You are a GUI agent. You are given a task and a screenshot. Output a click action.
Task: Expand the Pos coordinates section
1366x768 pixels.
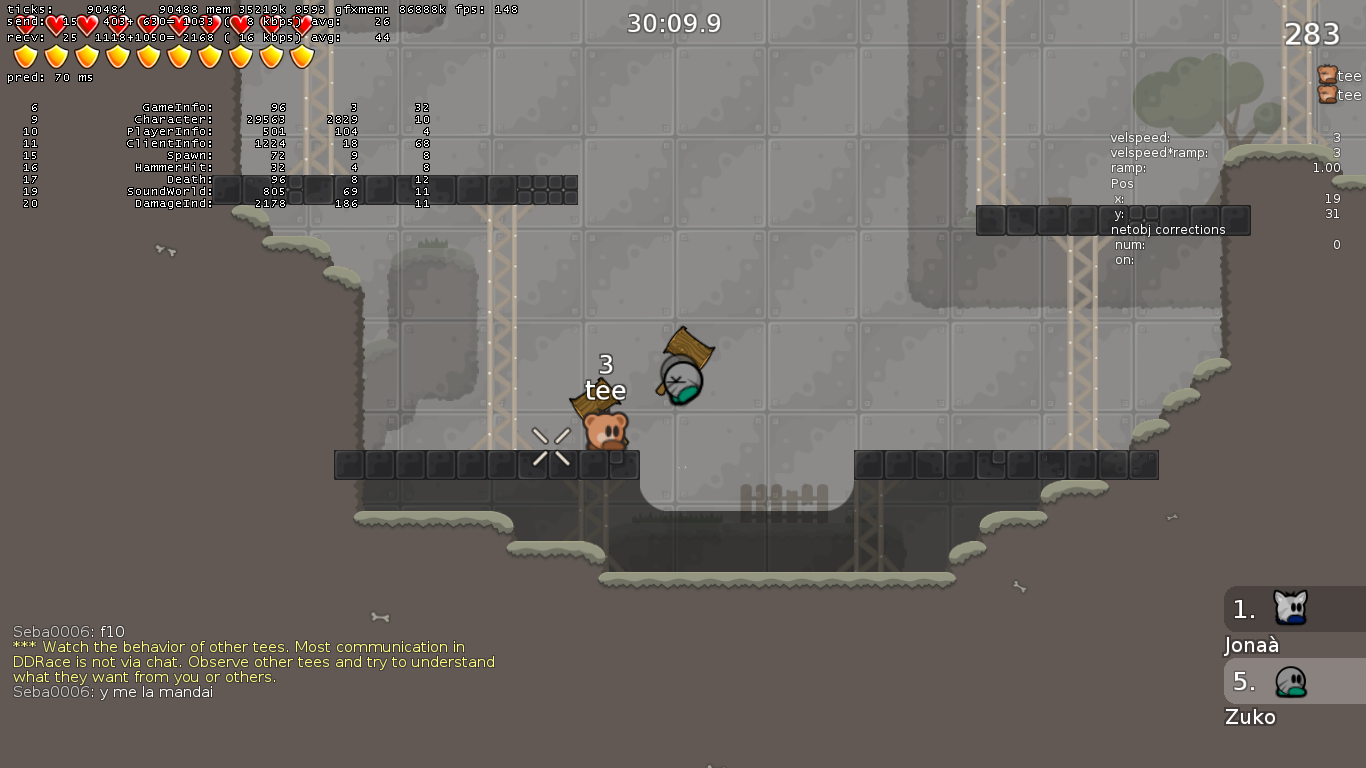point(1122,183)
